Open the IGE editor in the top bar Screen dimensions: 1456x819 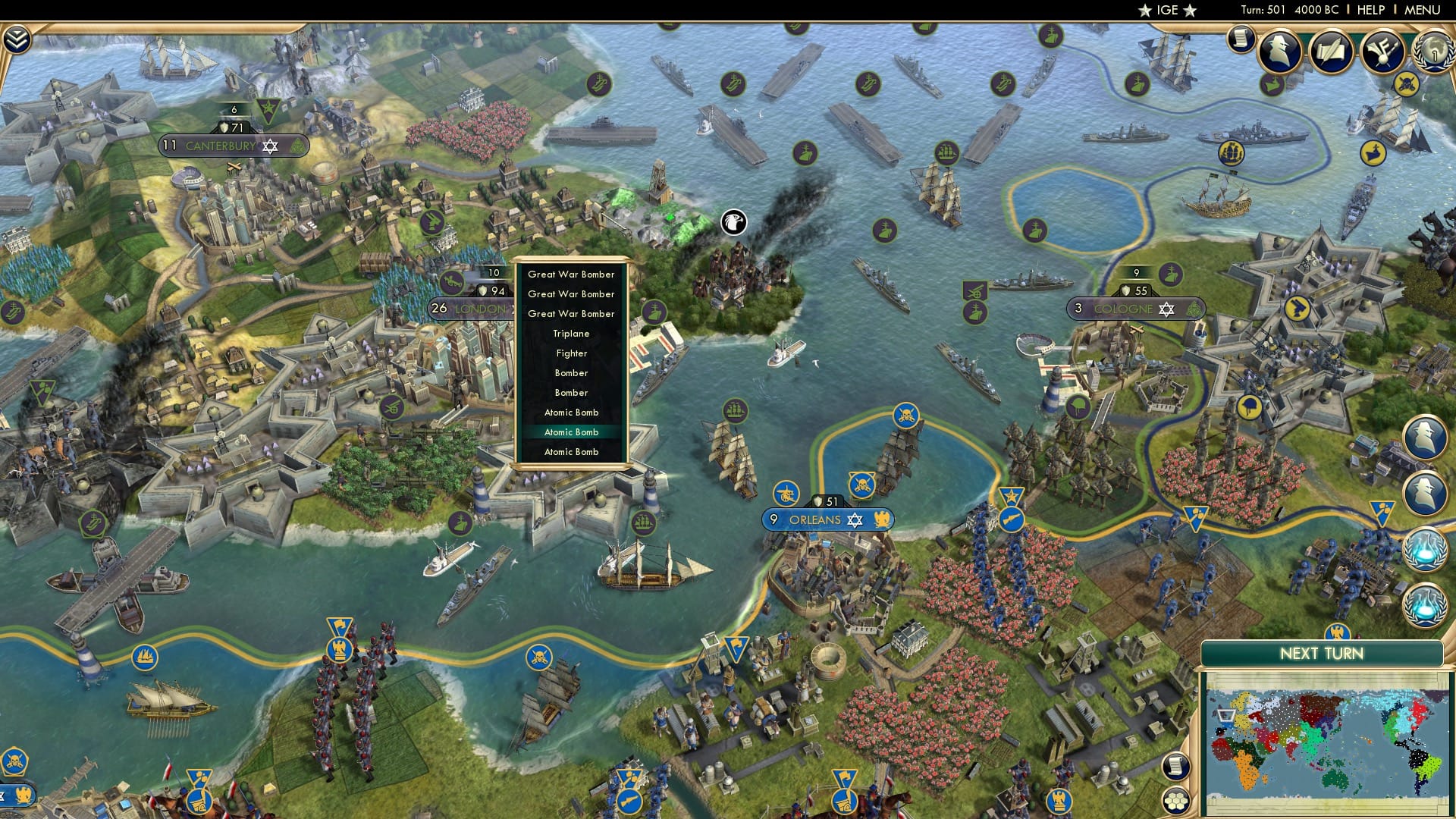click(x=1166, y=10)
